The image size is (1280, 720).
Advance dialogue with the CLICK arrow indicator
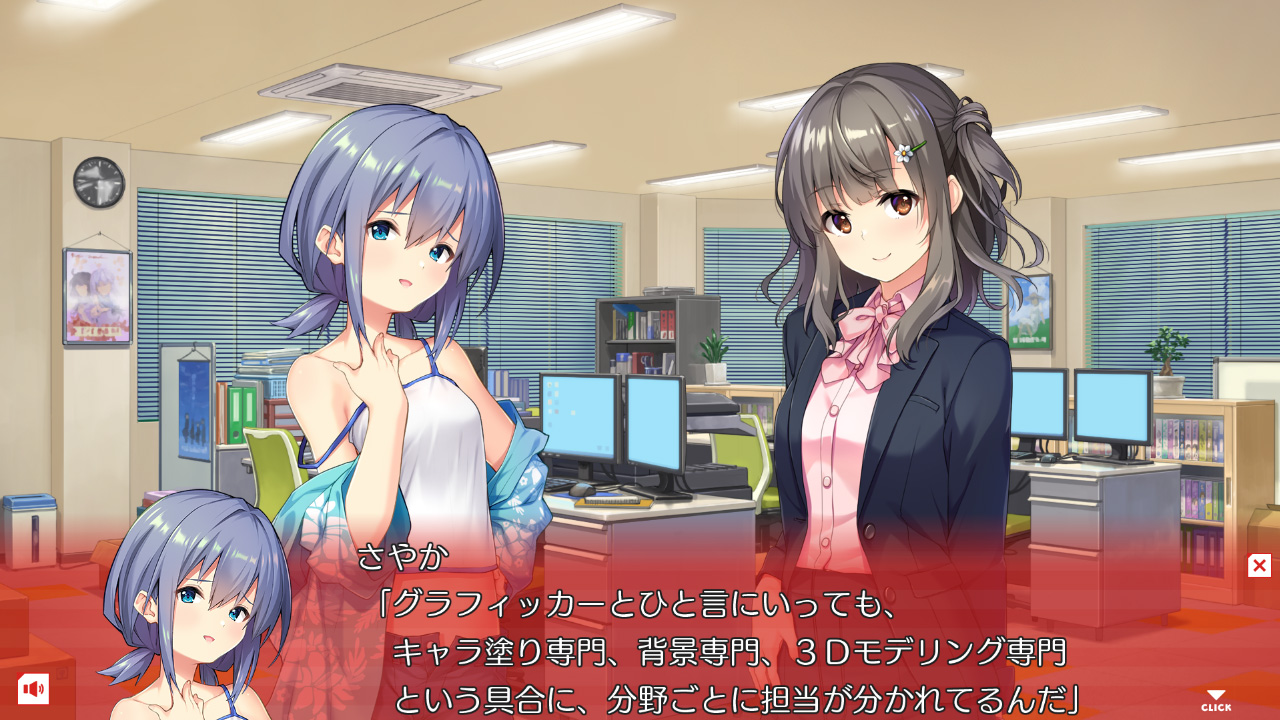coord(1216,700)
